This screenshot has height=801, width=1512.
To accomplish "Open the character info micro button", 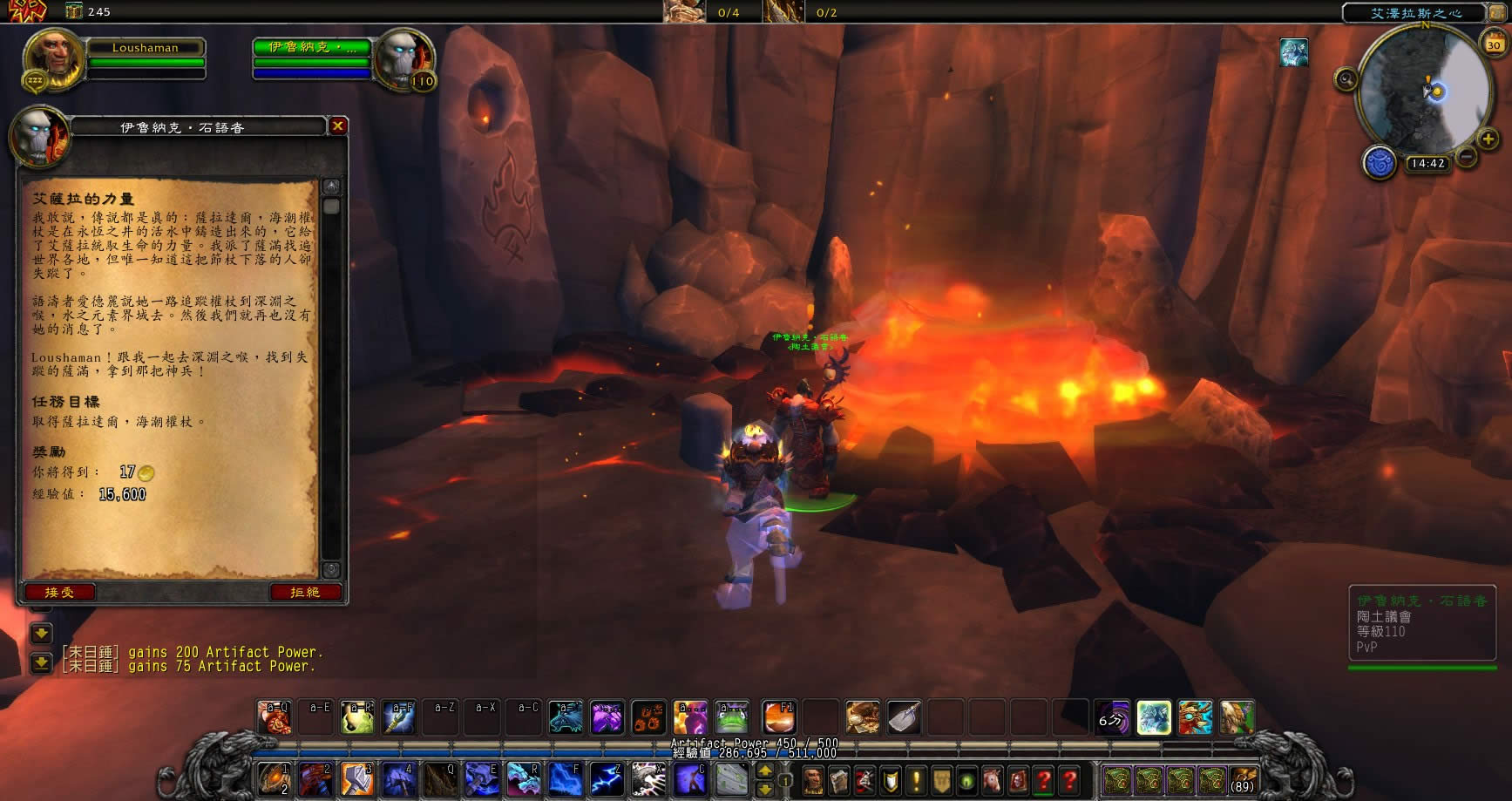I will pos(812,779).
